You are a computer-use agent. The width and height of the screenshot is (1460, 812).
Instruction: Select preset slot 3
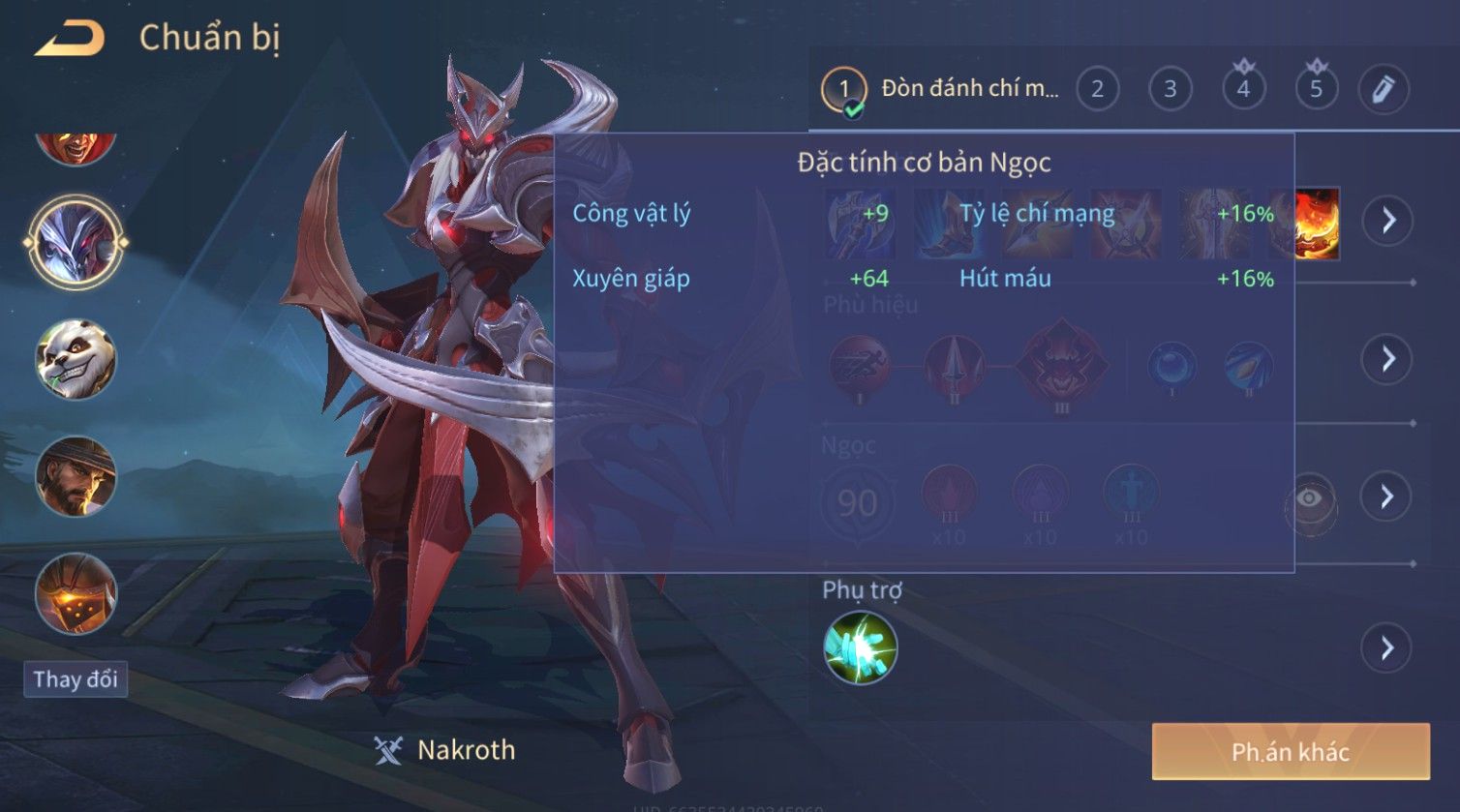(1170, 90)
